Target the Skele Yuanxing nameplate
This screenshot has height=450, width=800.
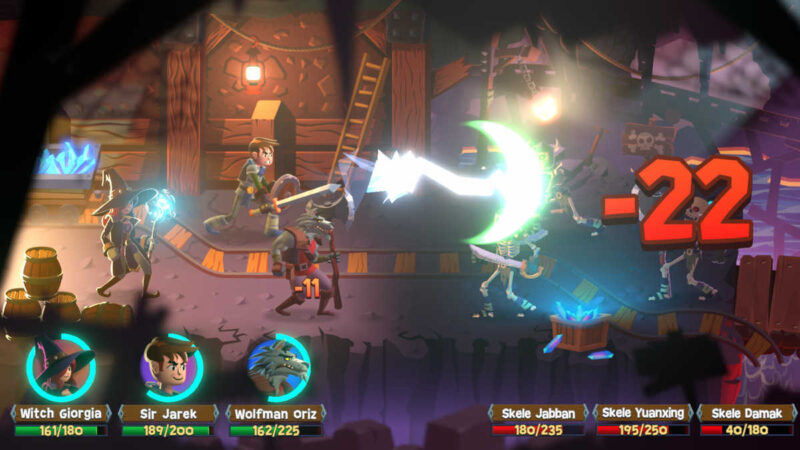(x=643, y=413)
